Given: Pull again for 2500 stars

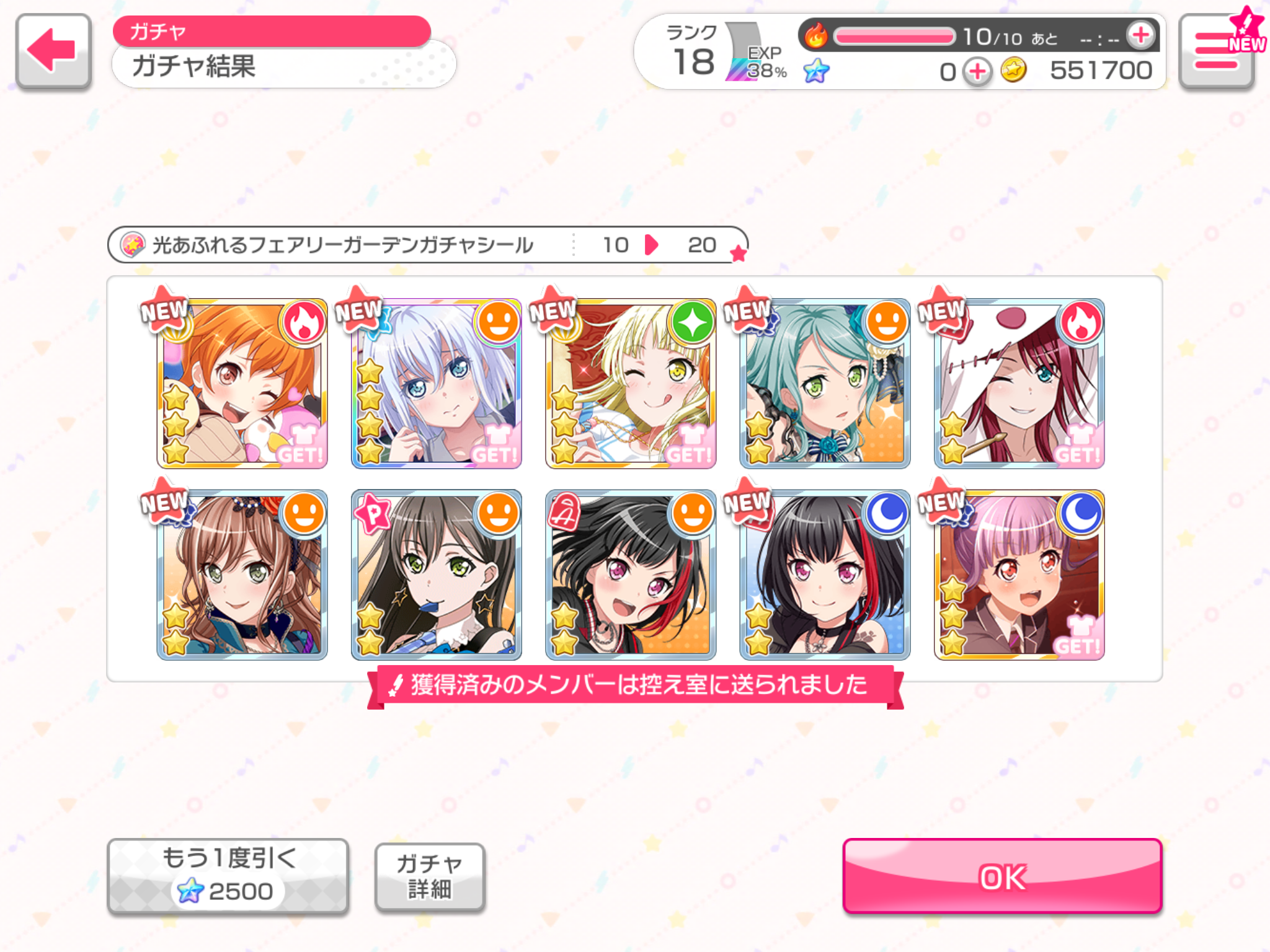Looking at the screenshot, I should click(x=228, y=876).
